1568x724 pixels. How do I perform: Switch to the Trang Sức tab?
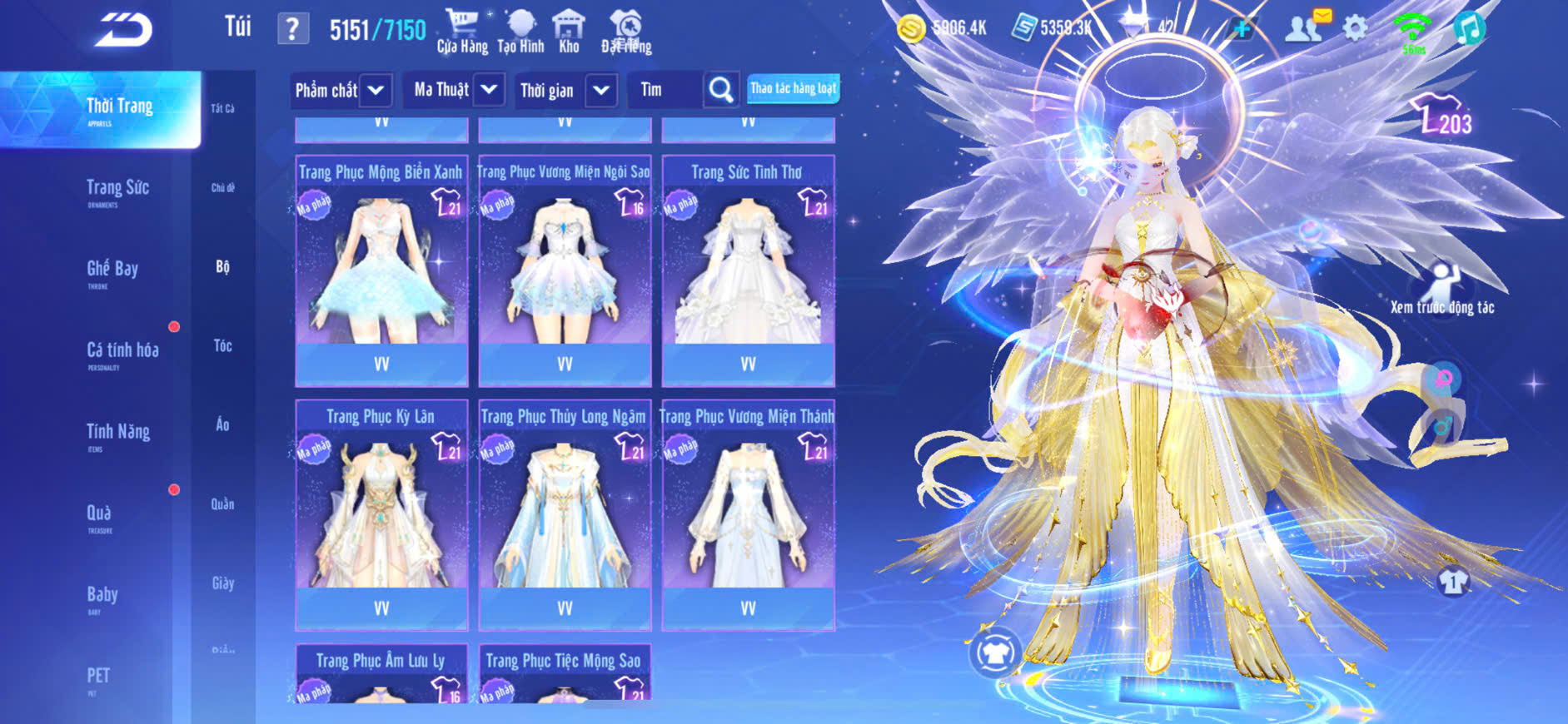117,189
